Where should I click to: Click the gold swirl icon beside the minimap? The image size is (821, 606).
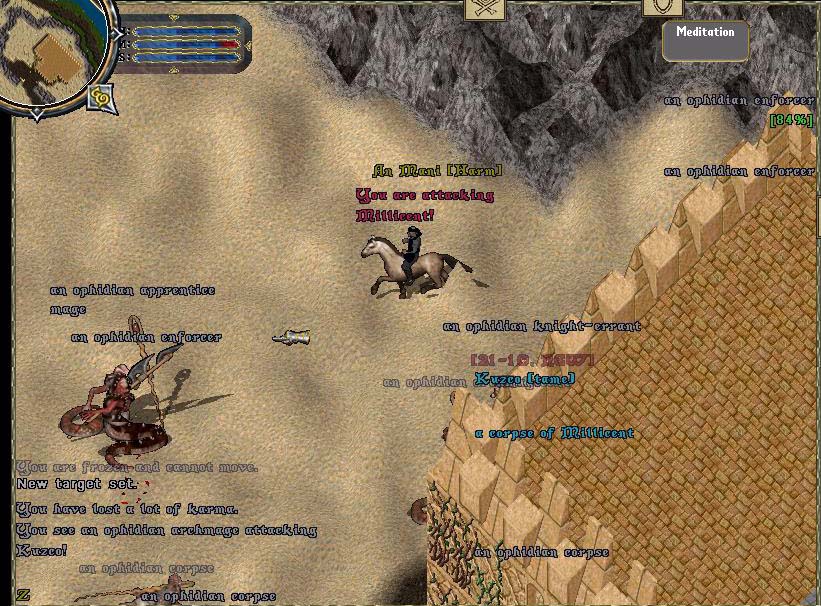click(x=102, y=97)
